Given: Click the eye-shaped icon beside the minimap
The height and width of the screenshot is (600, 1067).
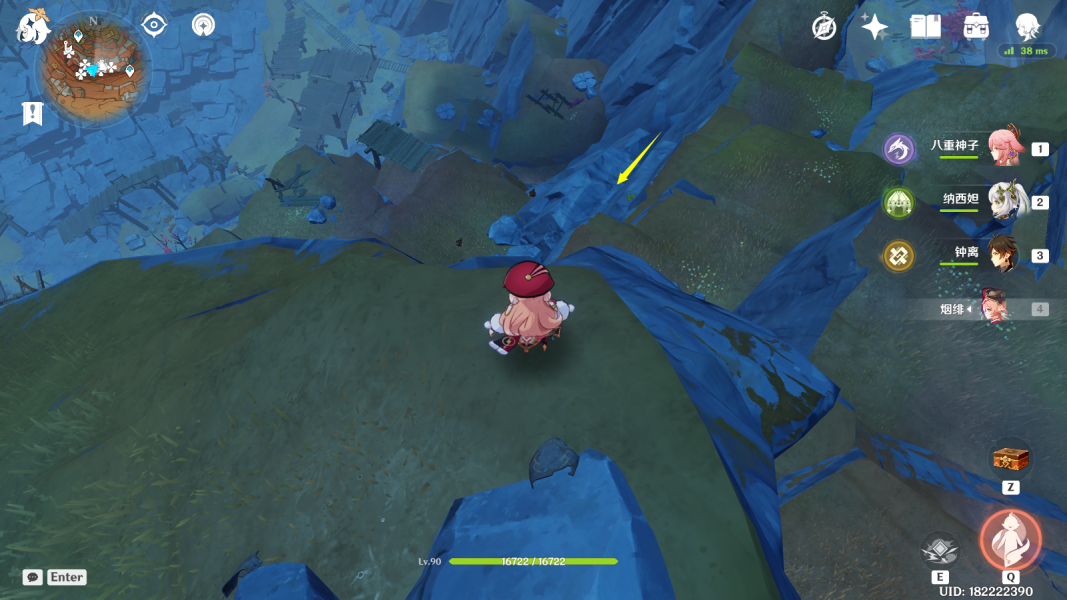Looking at the screenshot, I should [154, 25].
